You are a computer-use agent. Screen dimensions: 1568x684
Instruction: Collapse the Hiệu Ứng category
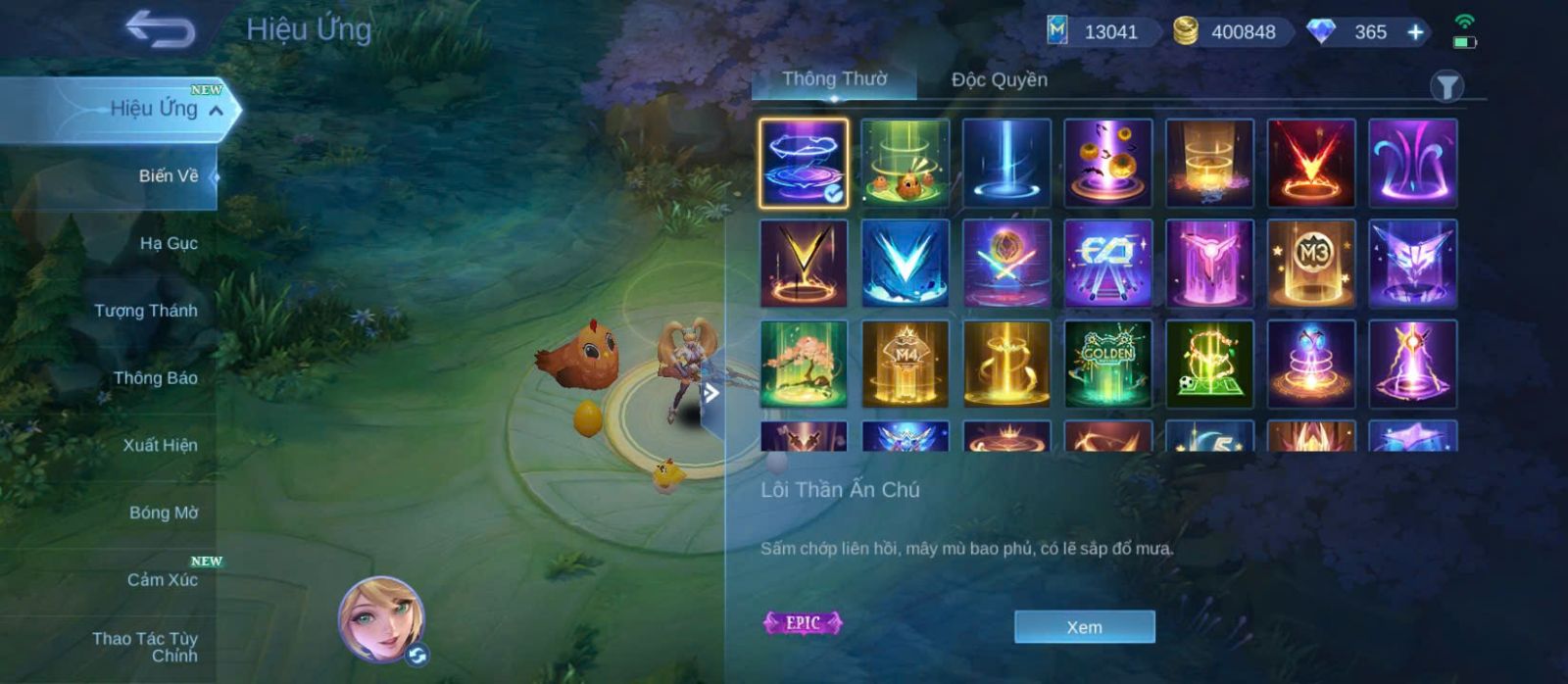(217, 110)
